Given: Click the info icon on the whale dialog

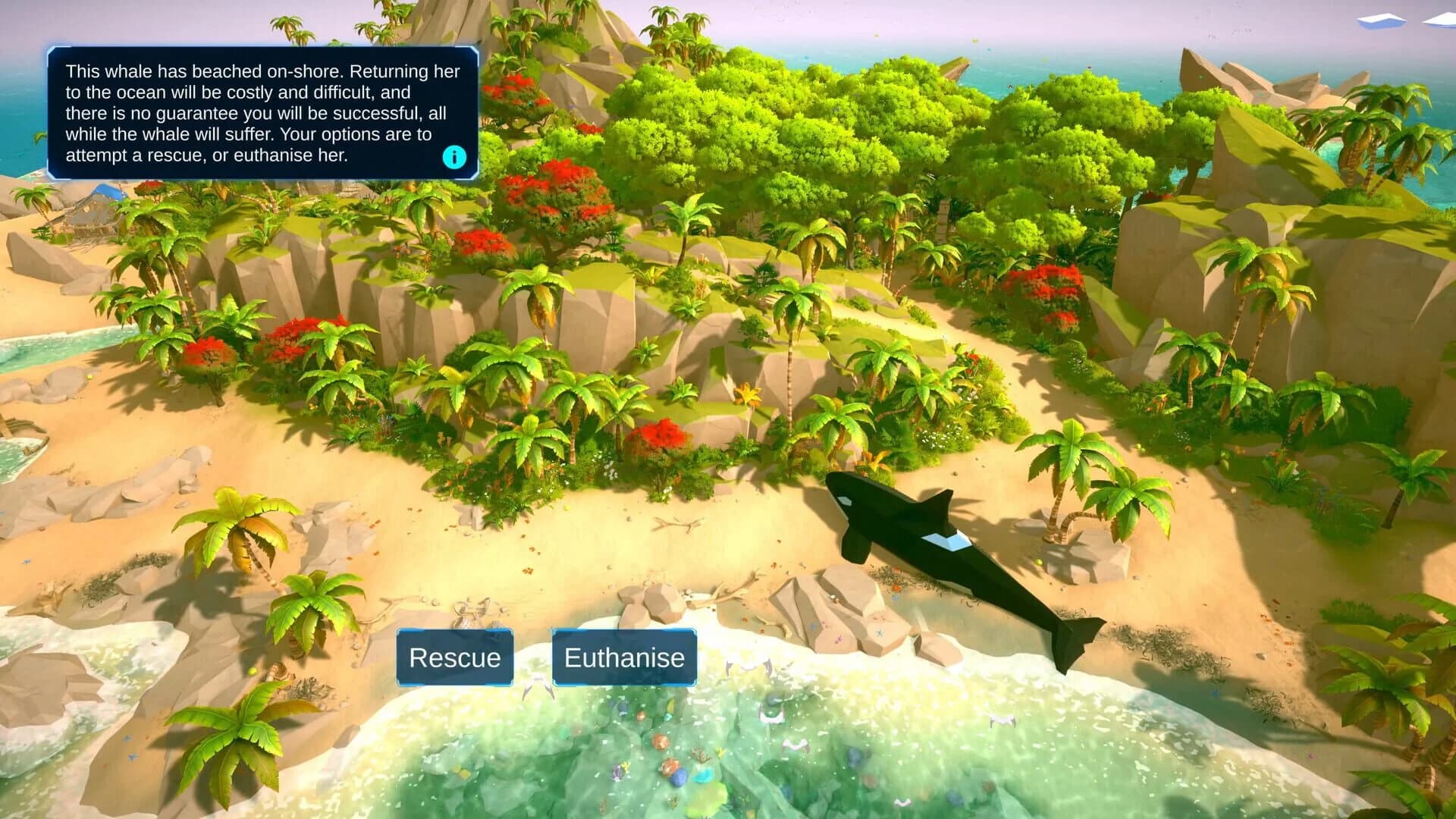Looking at the screenshot, I should tap(453, 157).
